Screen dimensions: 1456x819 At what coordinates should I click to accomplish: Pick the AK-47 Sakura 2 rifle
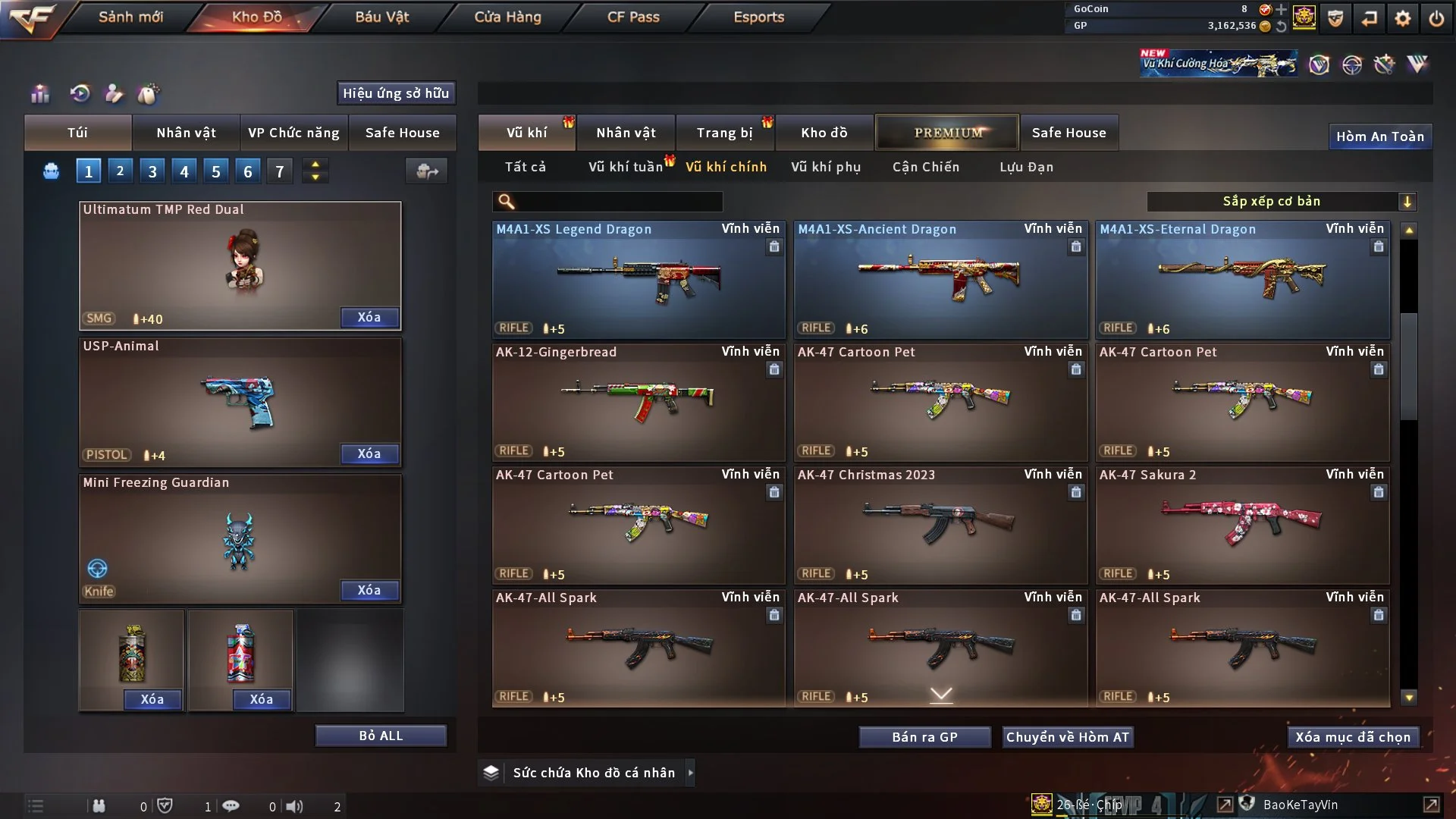(1242, 525)
